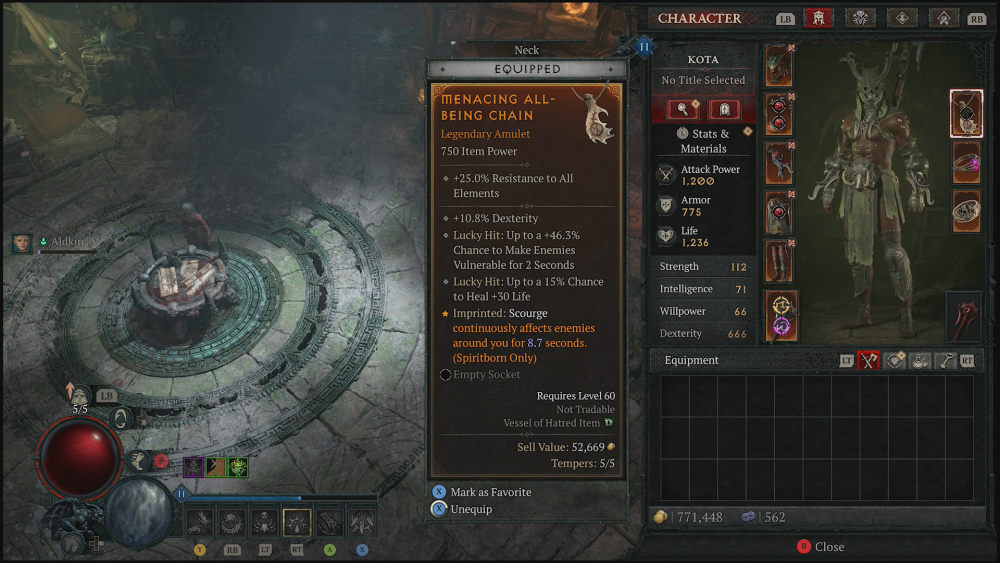Select the helm equipment slot
The image size is (1000, 563).
pyautogui.click(x=779, y=66)
